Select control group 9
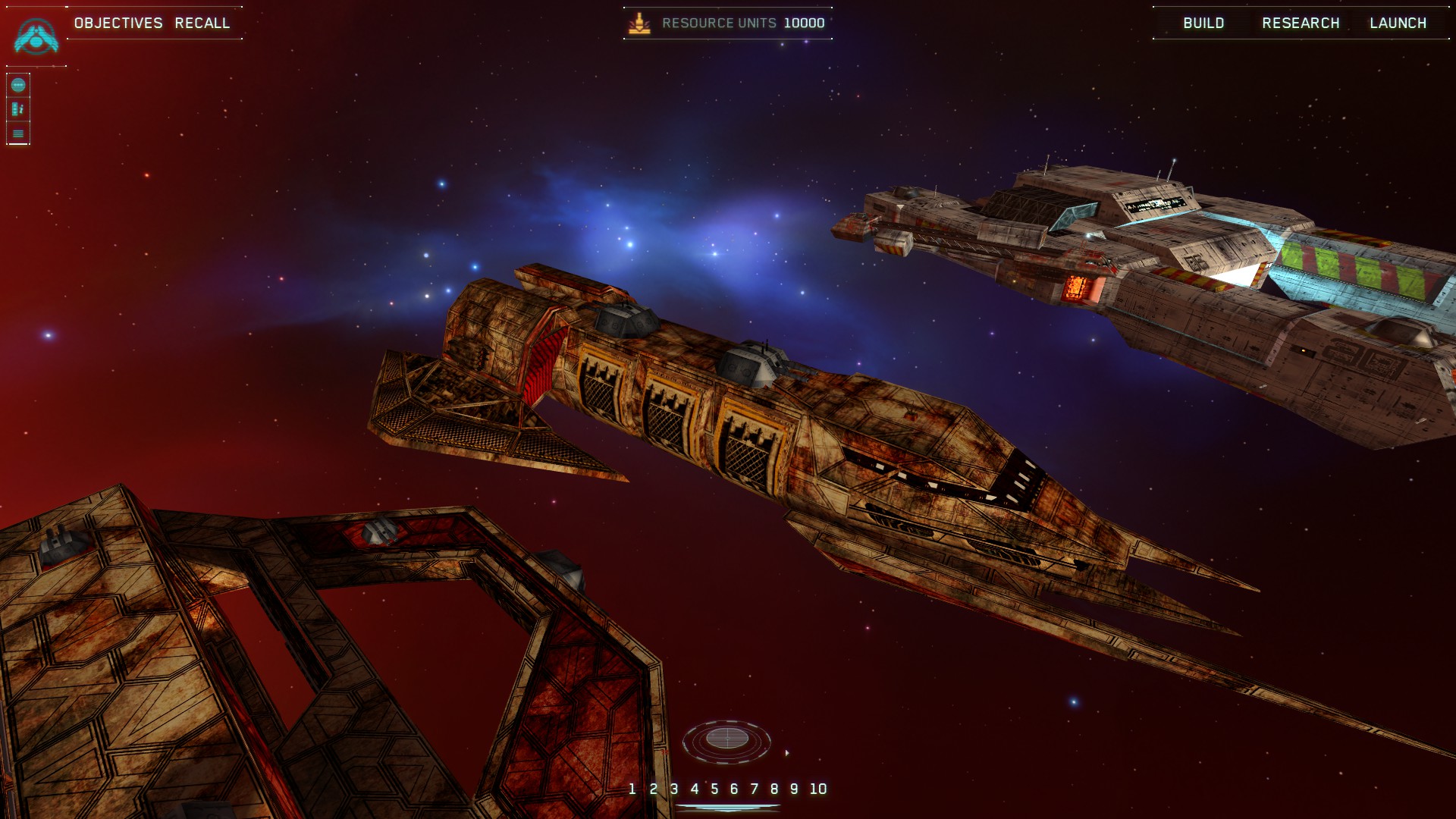The height and width of the screenshot is (819, 1456). 794,789
